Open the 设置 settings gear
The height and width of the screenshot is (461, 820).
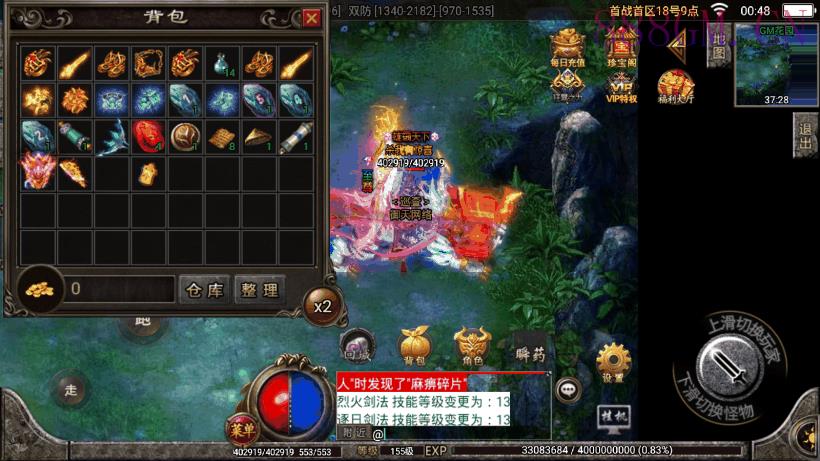pyautogui.click(x=613, y=363)
